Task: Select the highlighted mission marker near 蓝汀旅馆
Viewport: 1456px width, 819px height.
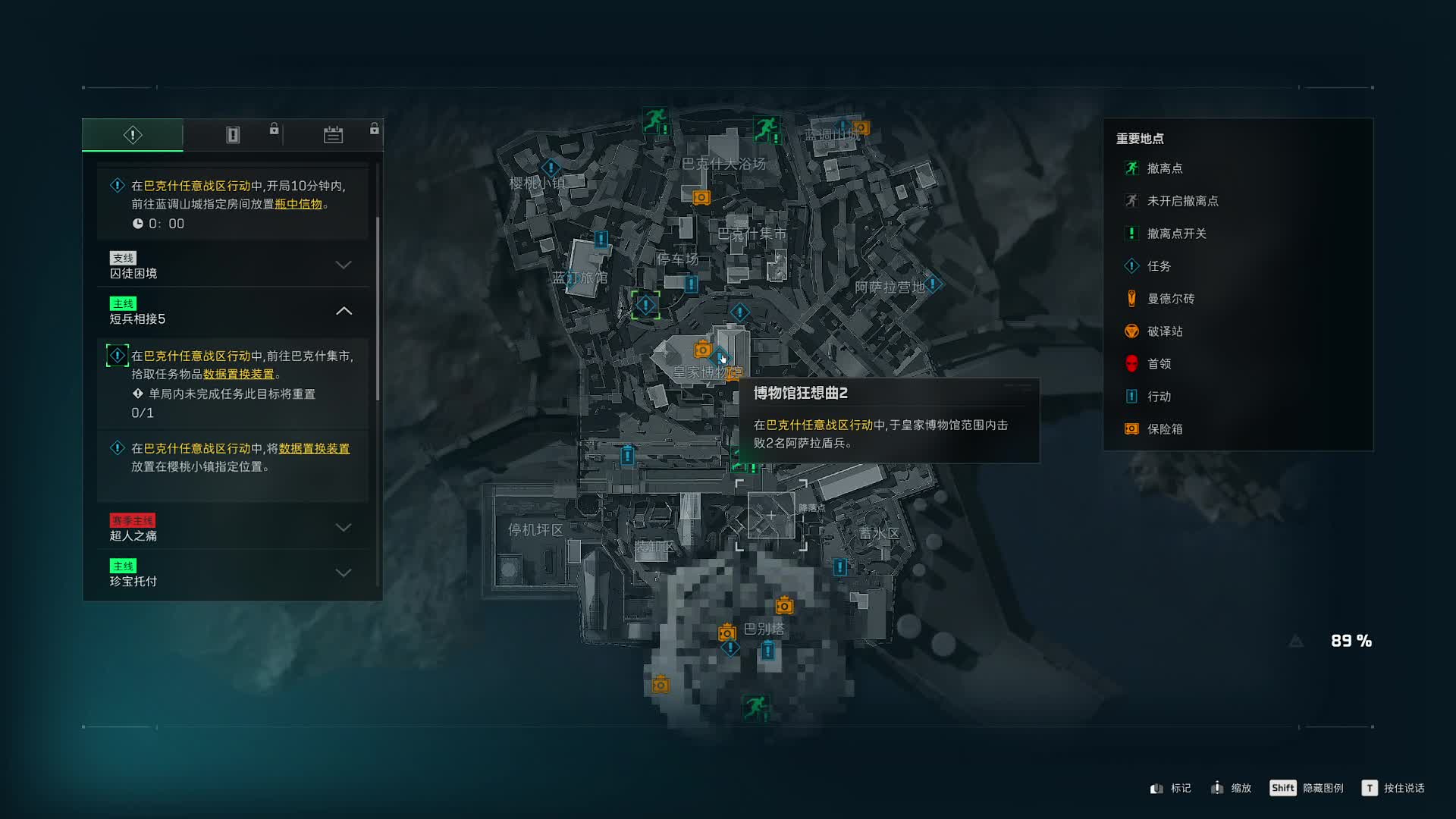Action: [x=645, y=306]
